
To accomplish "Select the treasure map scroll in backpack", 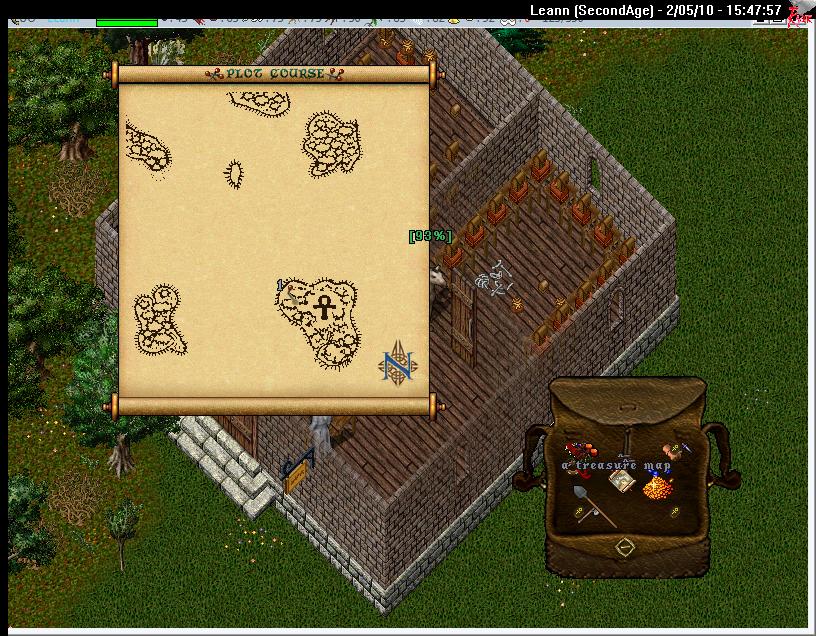I will 622,482.
